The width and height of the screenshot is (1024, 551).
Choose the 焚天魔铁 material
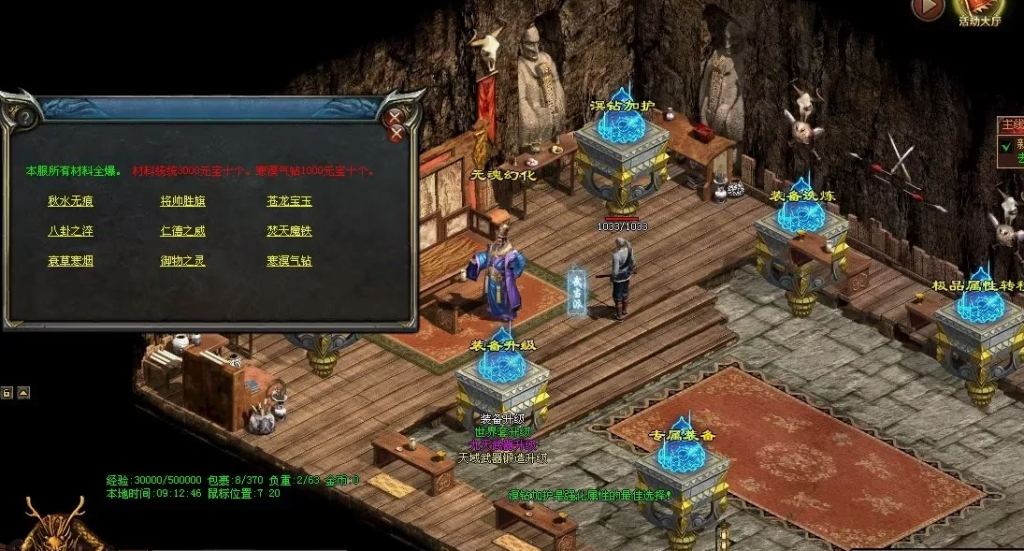point(289,231)
